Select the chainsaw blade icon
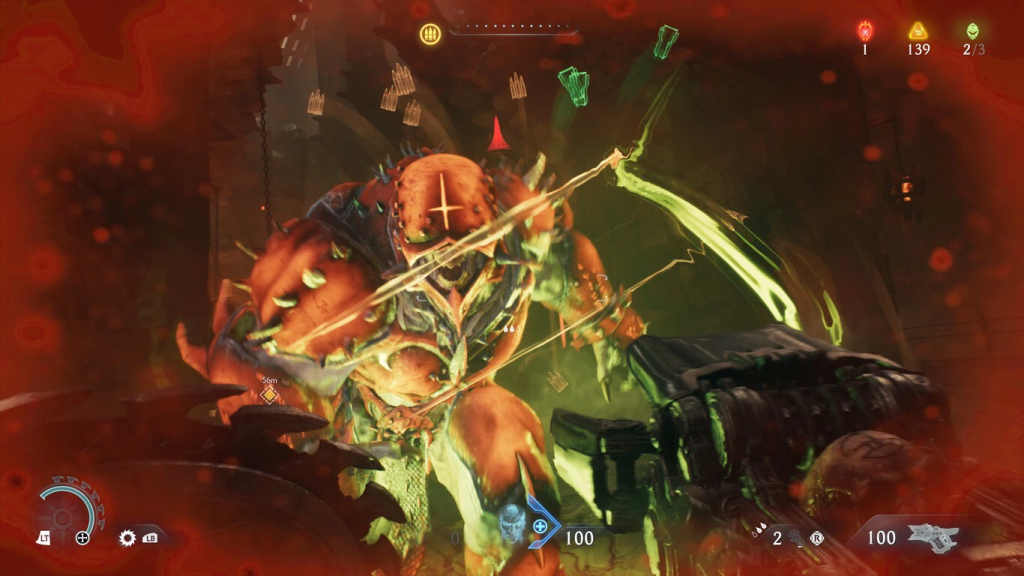This screenshot has height=576, width=1024. tap(128, 538)
